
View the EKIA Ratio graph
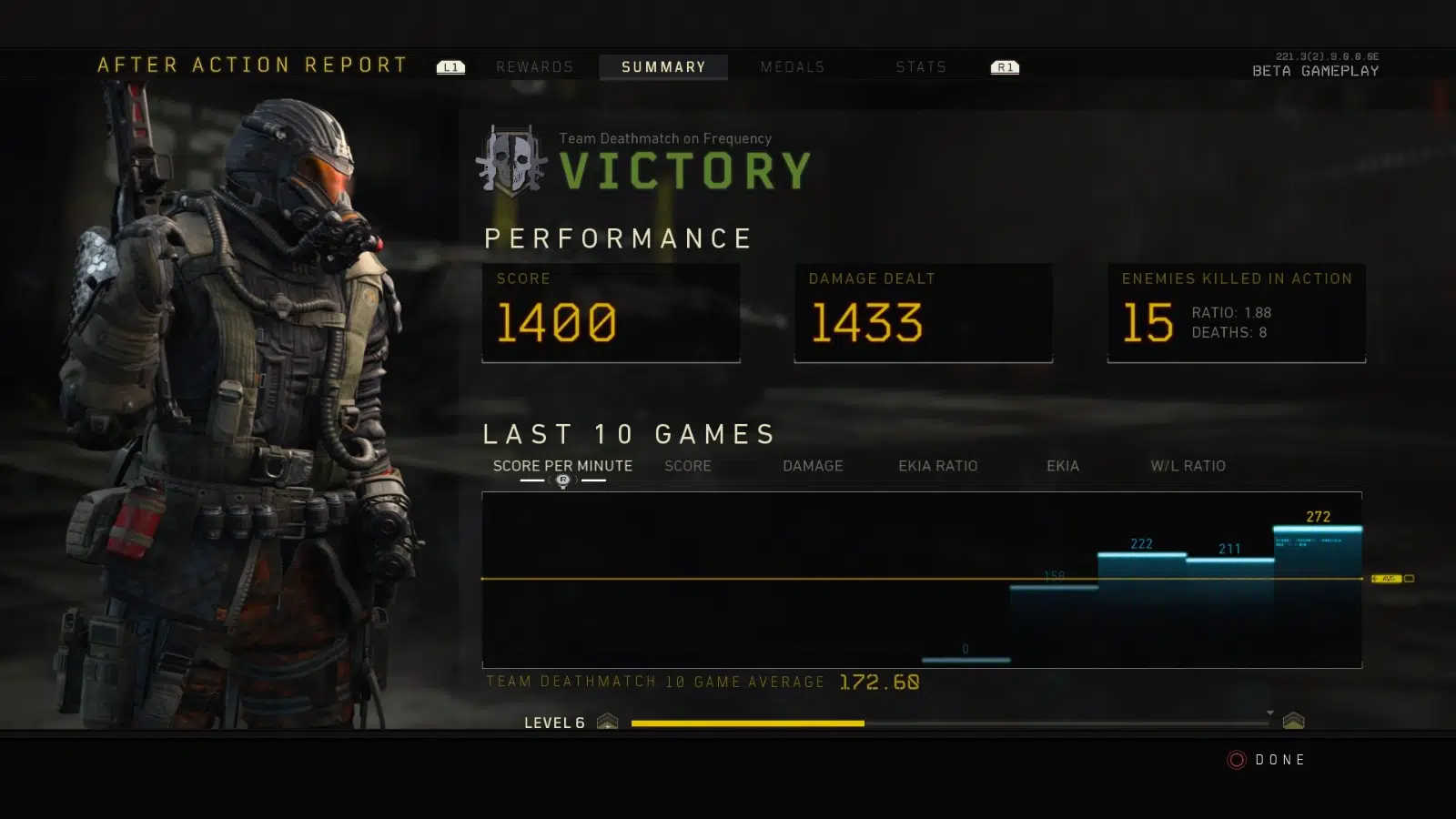coord(937,466)
